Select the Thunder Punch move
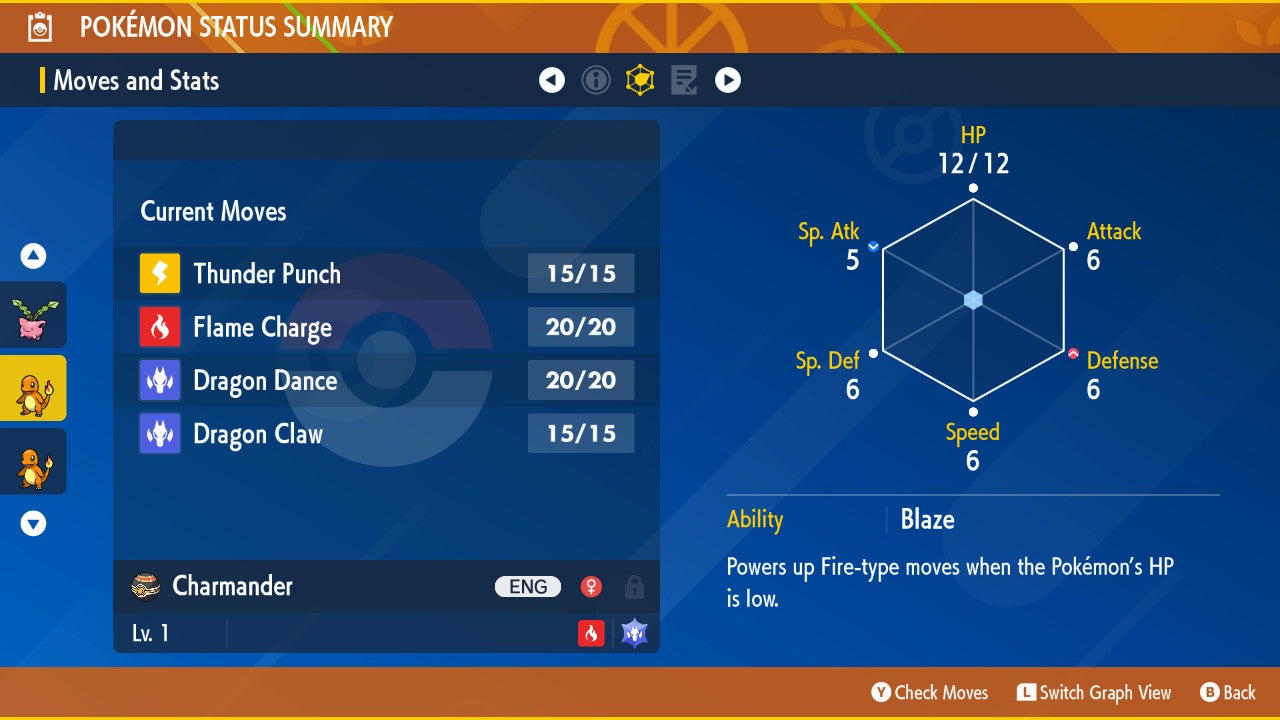The image size is (1280, 720). (x=386, y=274)
